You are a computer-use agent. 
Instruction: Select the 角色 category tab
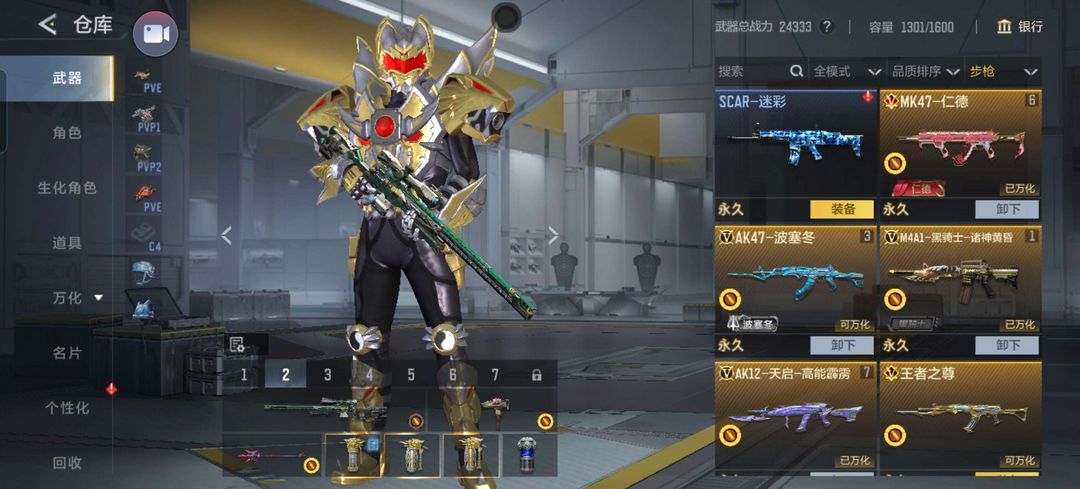tap(66, 132)
